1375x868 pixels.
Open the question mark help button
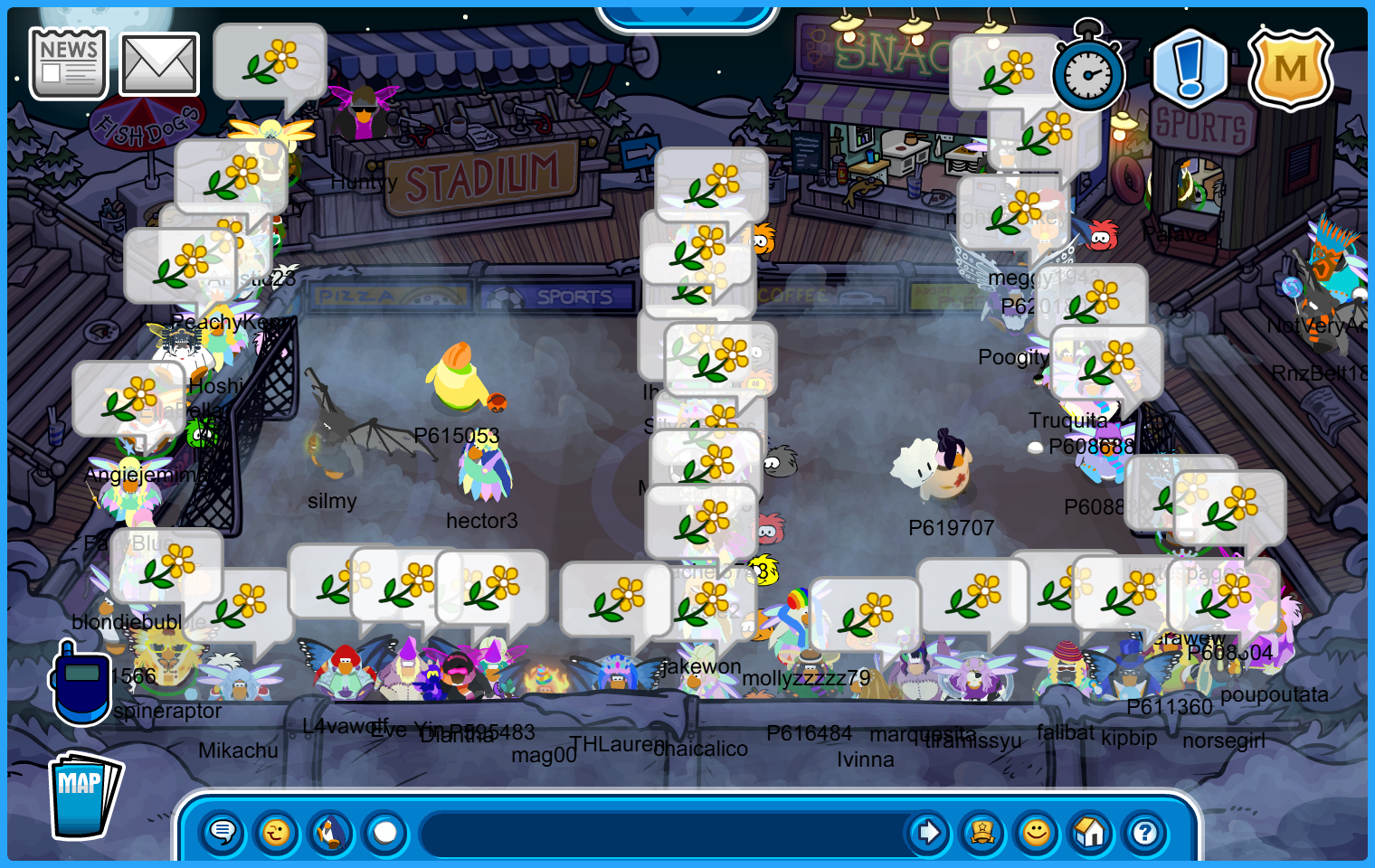point(1144,832)
